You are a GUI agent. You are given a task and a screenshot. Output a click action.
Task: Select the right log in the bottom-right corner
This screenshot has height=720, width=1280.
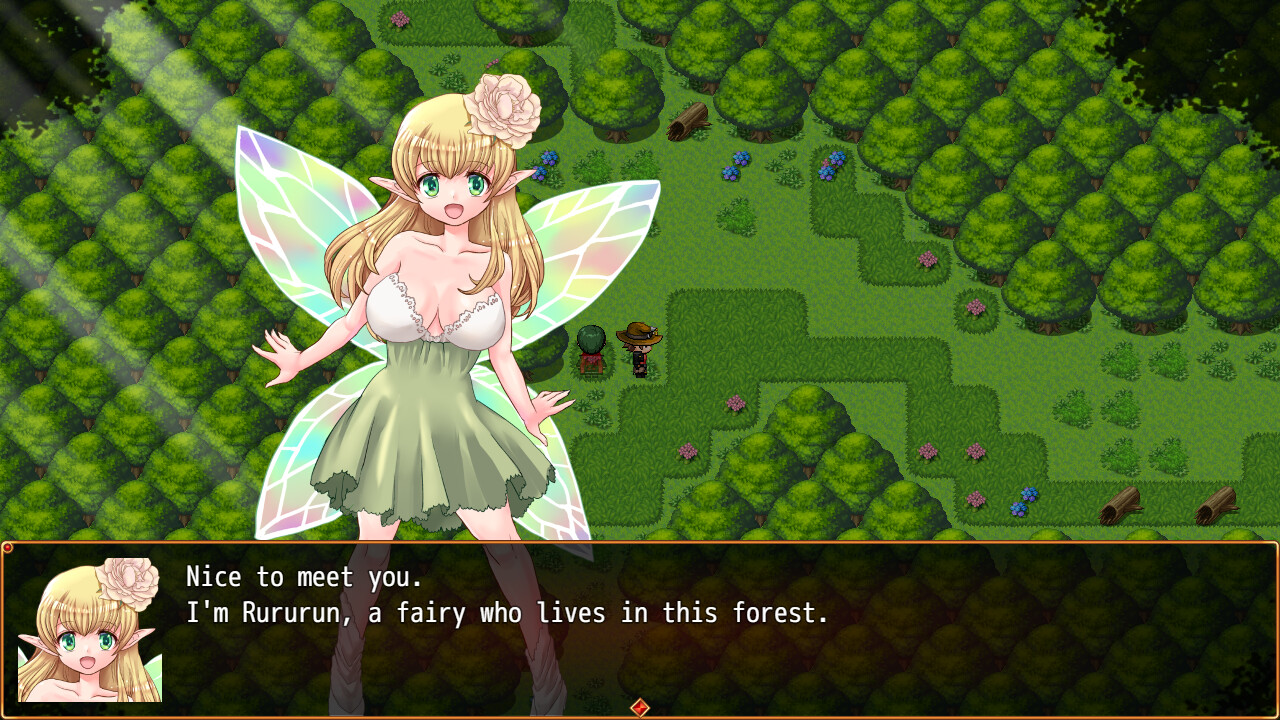click(1215, 505)
